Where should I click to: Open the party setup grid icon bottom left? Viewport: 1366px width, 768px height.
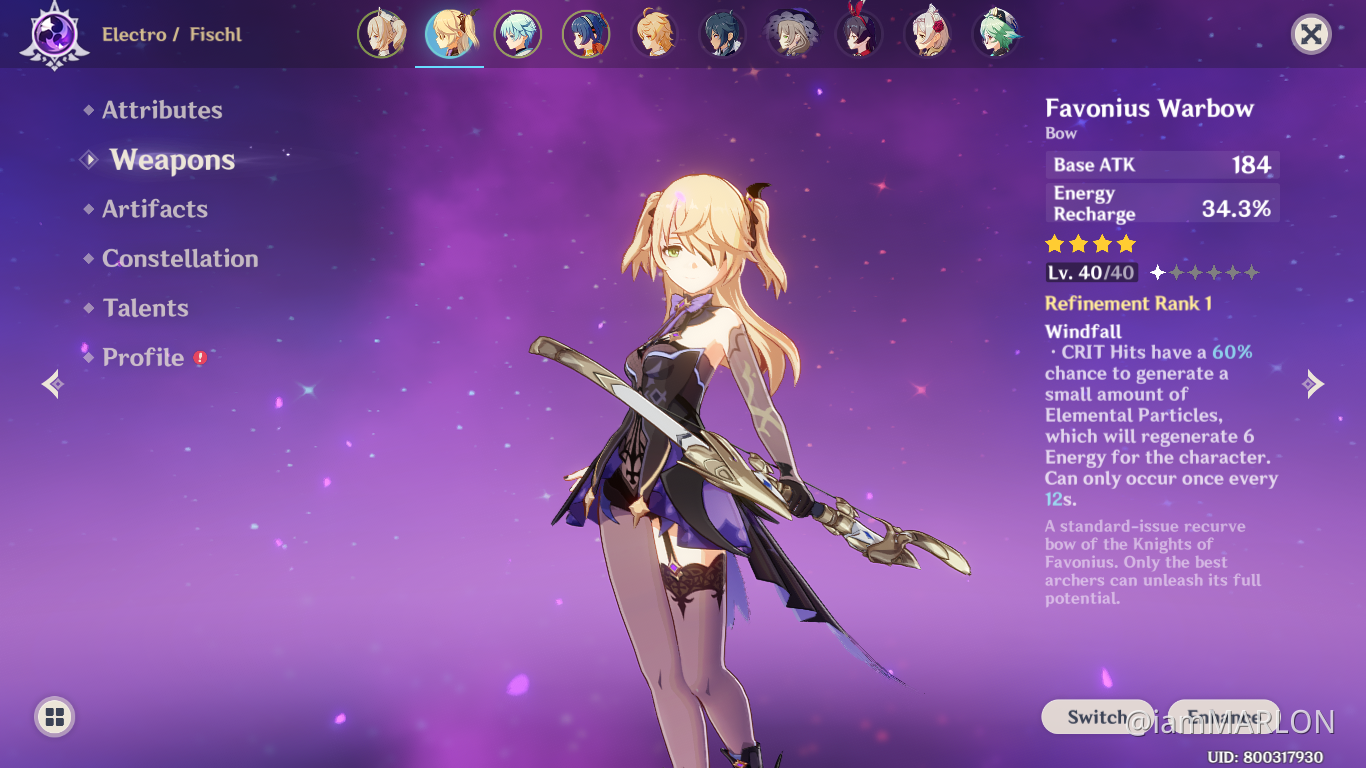[52, 716]
